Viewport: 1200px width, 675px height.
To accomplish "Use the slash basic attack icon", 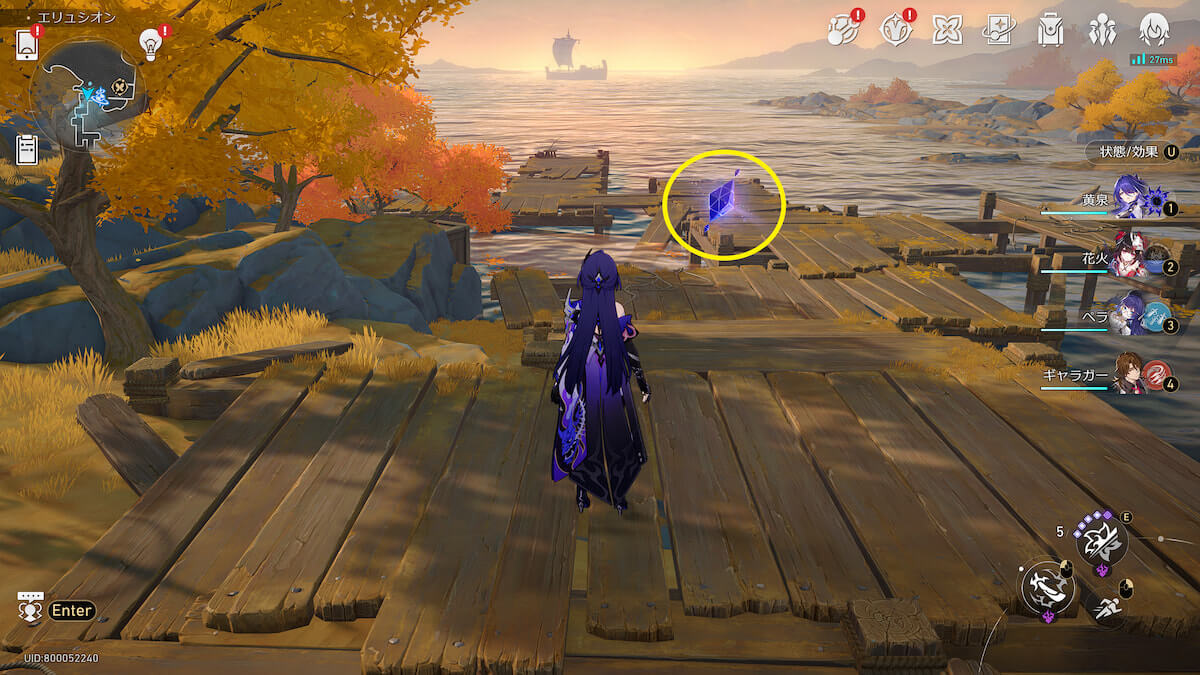I will [x=1047, y=587].
